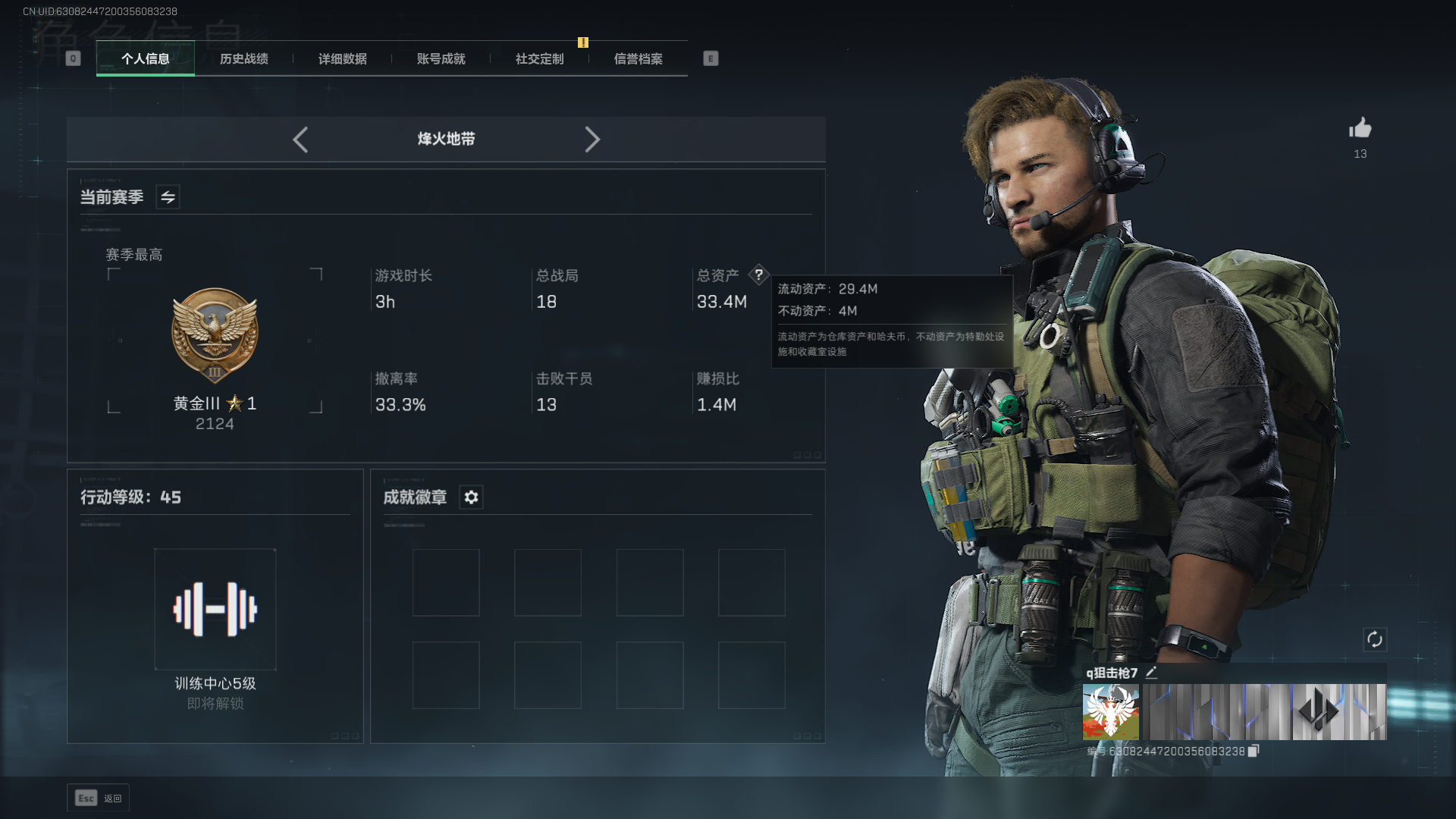Open the 训练中心5级 dumbbell tile
1456x819 pixels.
[215, 609]
